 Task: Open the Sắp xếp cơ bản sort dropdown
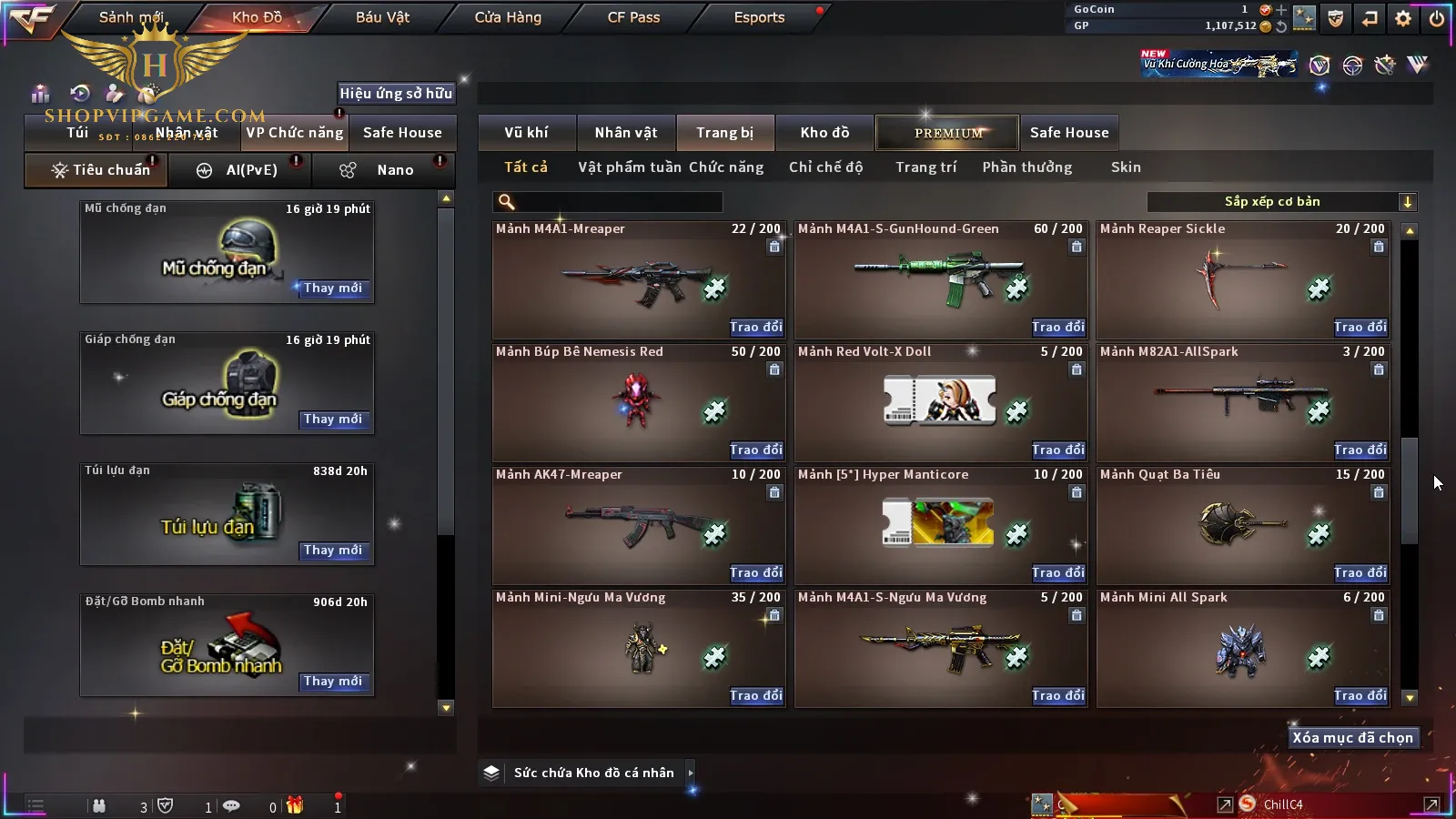(x=1281, y=202)
